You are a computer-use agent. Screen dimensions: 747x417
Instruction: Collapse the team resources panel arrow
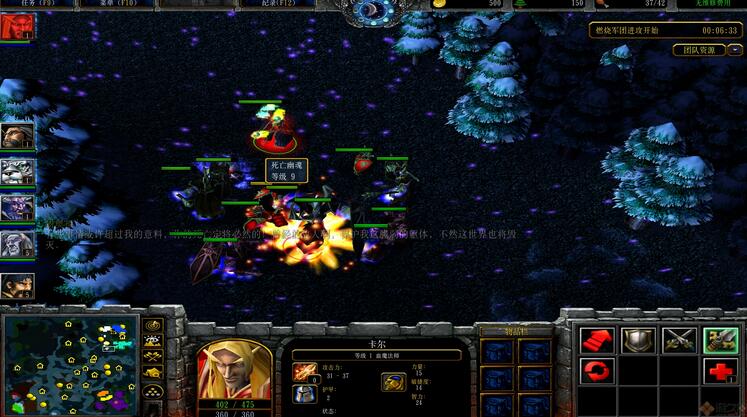tap(735, 50)
